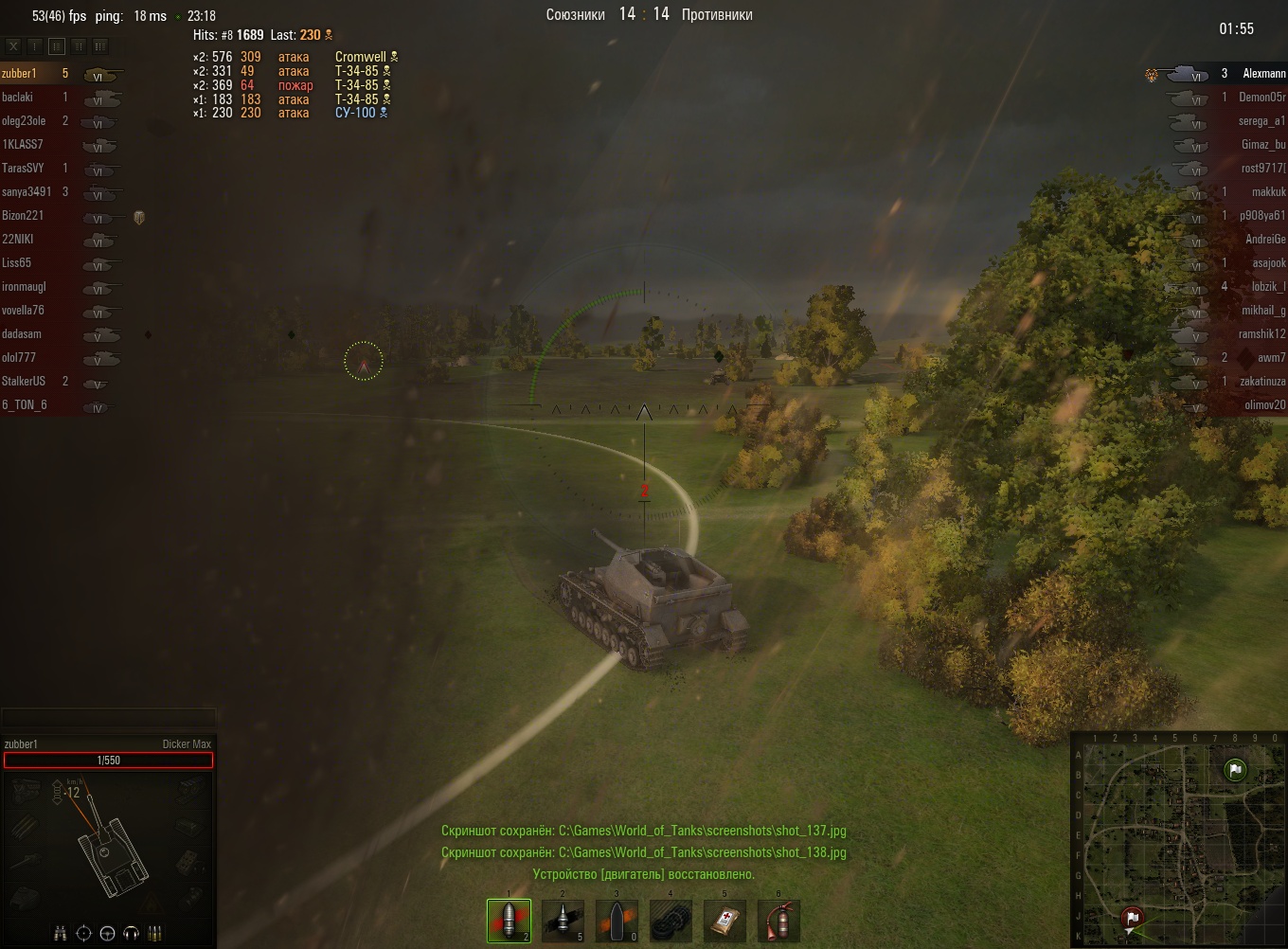Switch to the APCR shell in slot 2
This screenshot has height=949, width=1288.
563,921
